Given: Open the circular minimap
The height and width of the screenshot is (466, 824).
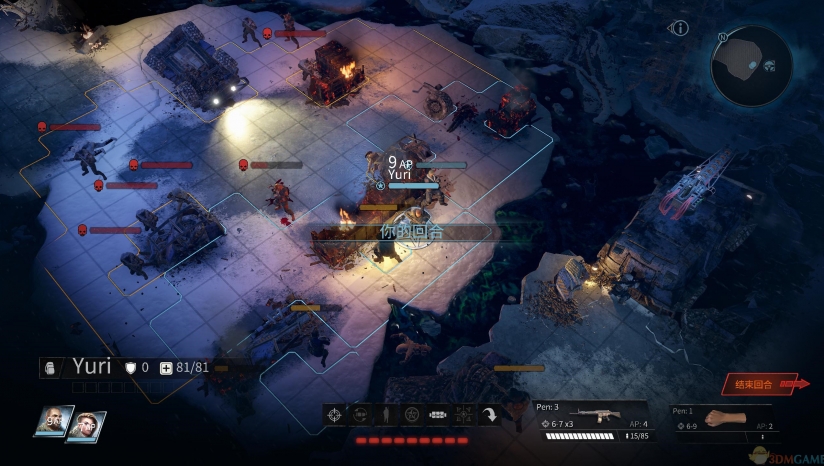Looking at the screenshot, I should tap(751, 65).
